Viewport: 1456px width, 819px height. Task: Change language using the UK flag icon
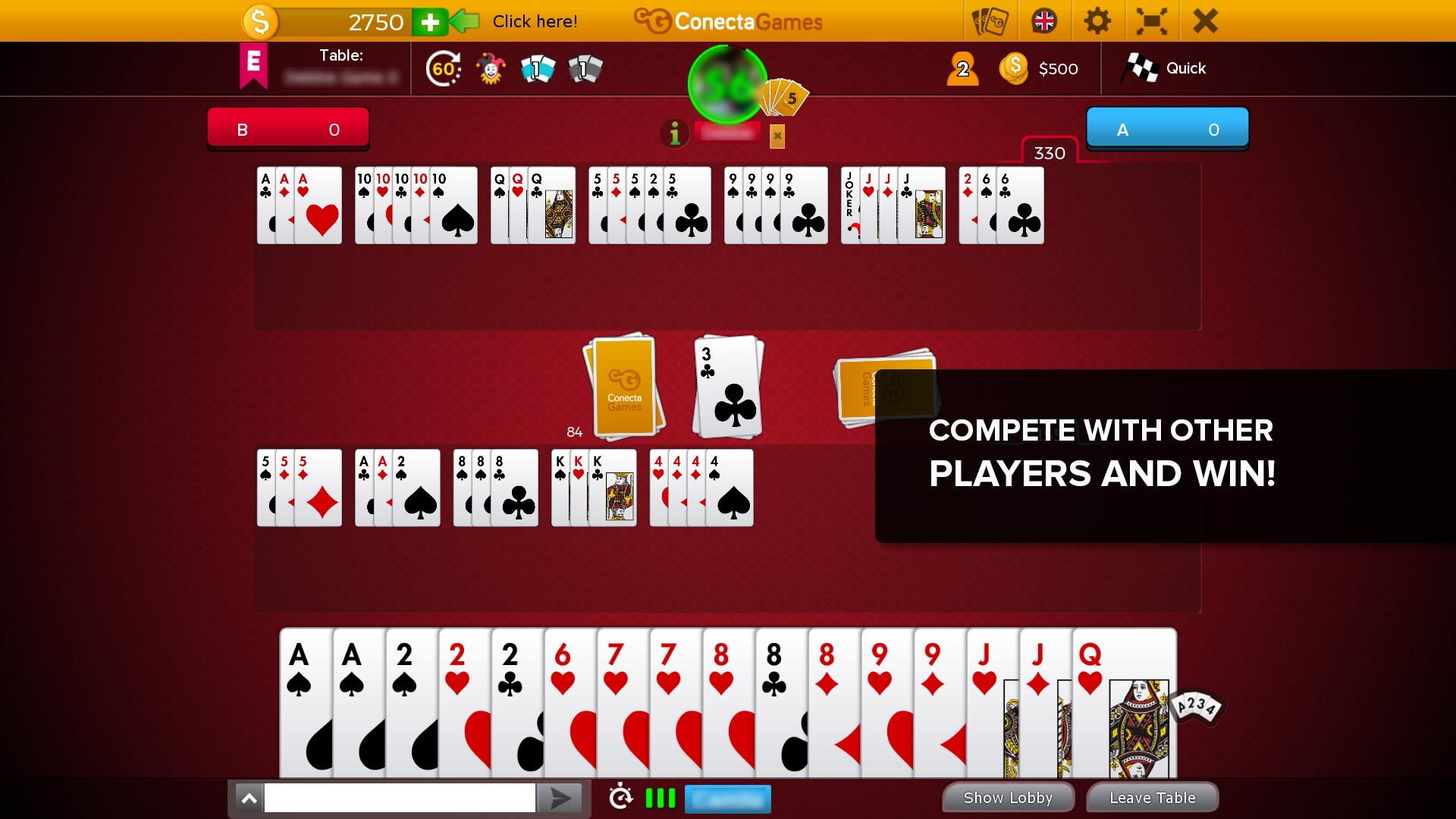pyautogui.click(x=1044, y=21)
